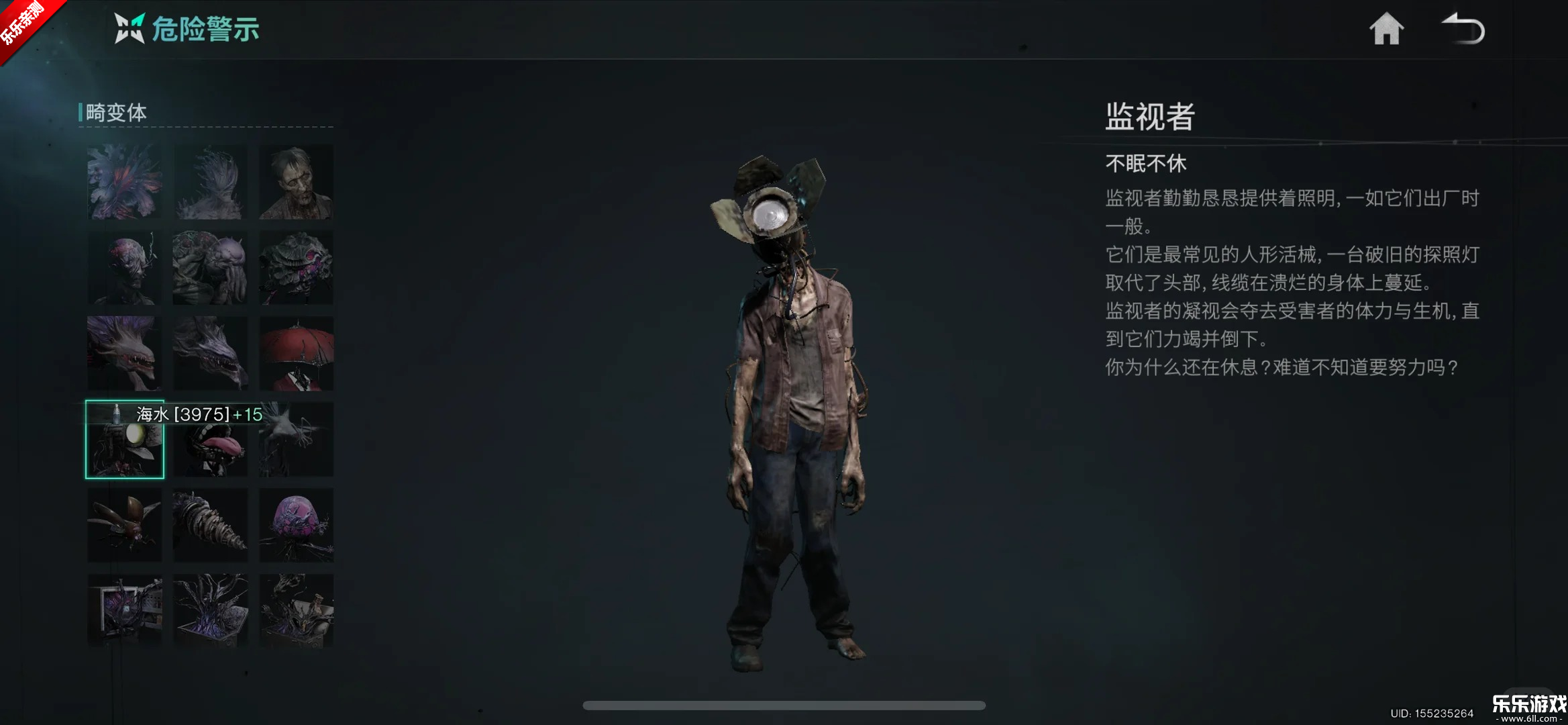Select the spiral worm shell creature icon

coord(210,525)
